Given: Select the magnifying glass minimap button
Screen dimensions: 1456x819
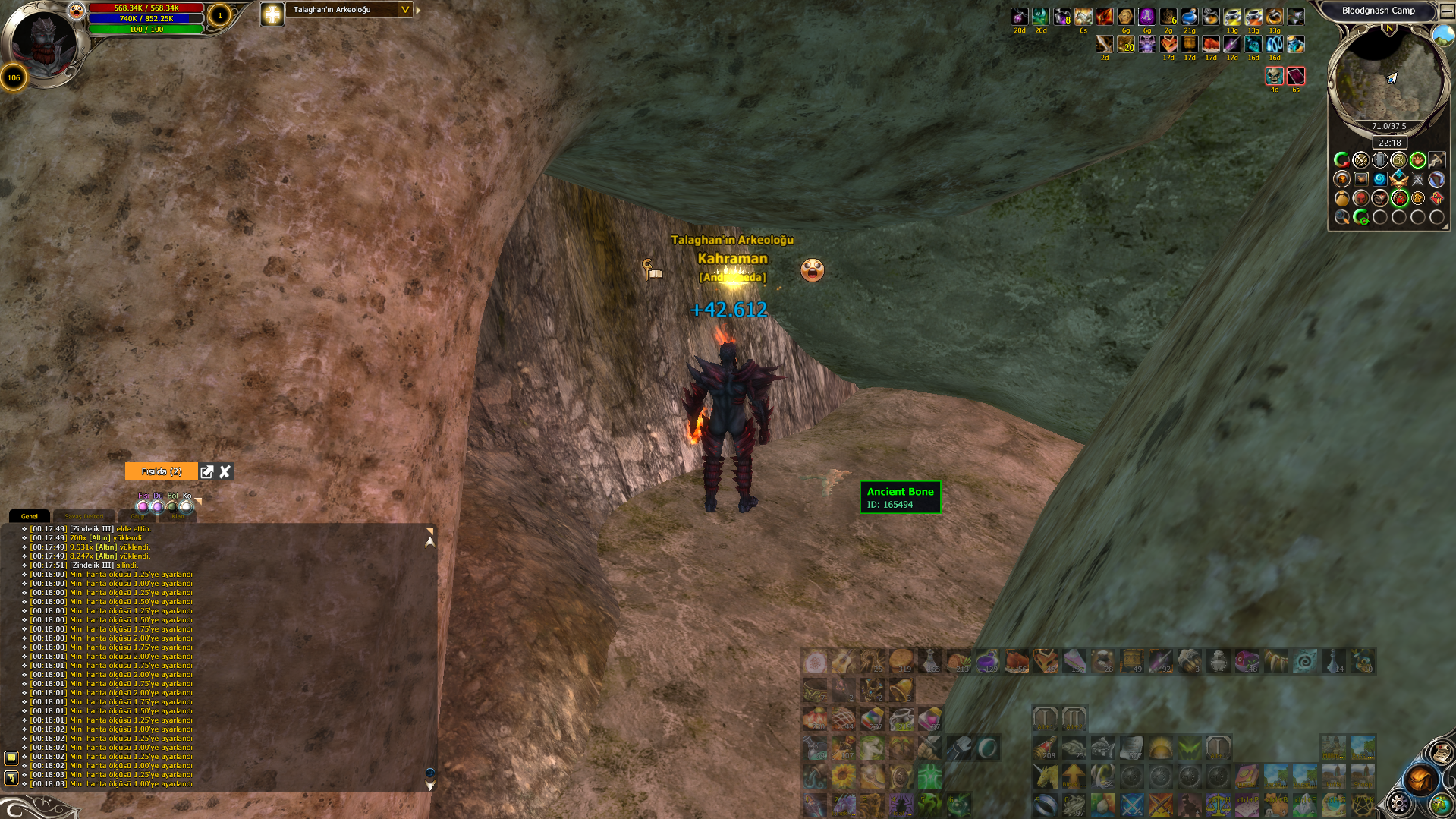Looking at the screenshot, I should [1341, 218].
